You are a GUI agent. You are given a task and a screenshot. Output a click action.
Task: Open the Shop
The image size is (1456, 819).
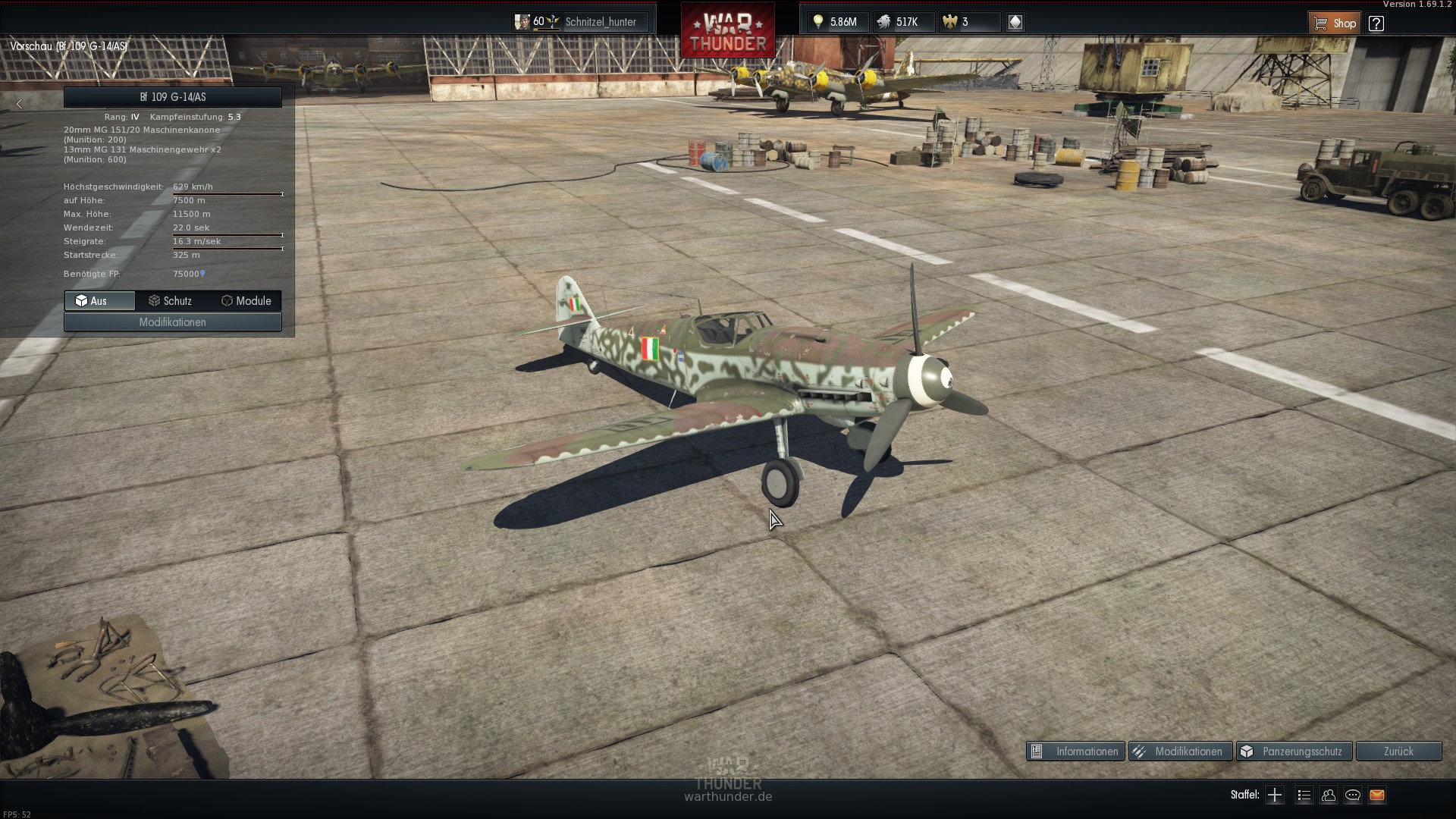[x=1335, y=23]
